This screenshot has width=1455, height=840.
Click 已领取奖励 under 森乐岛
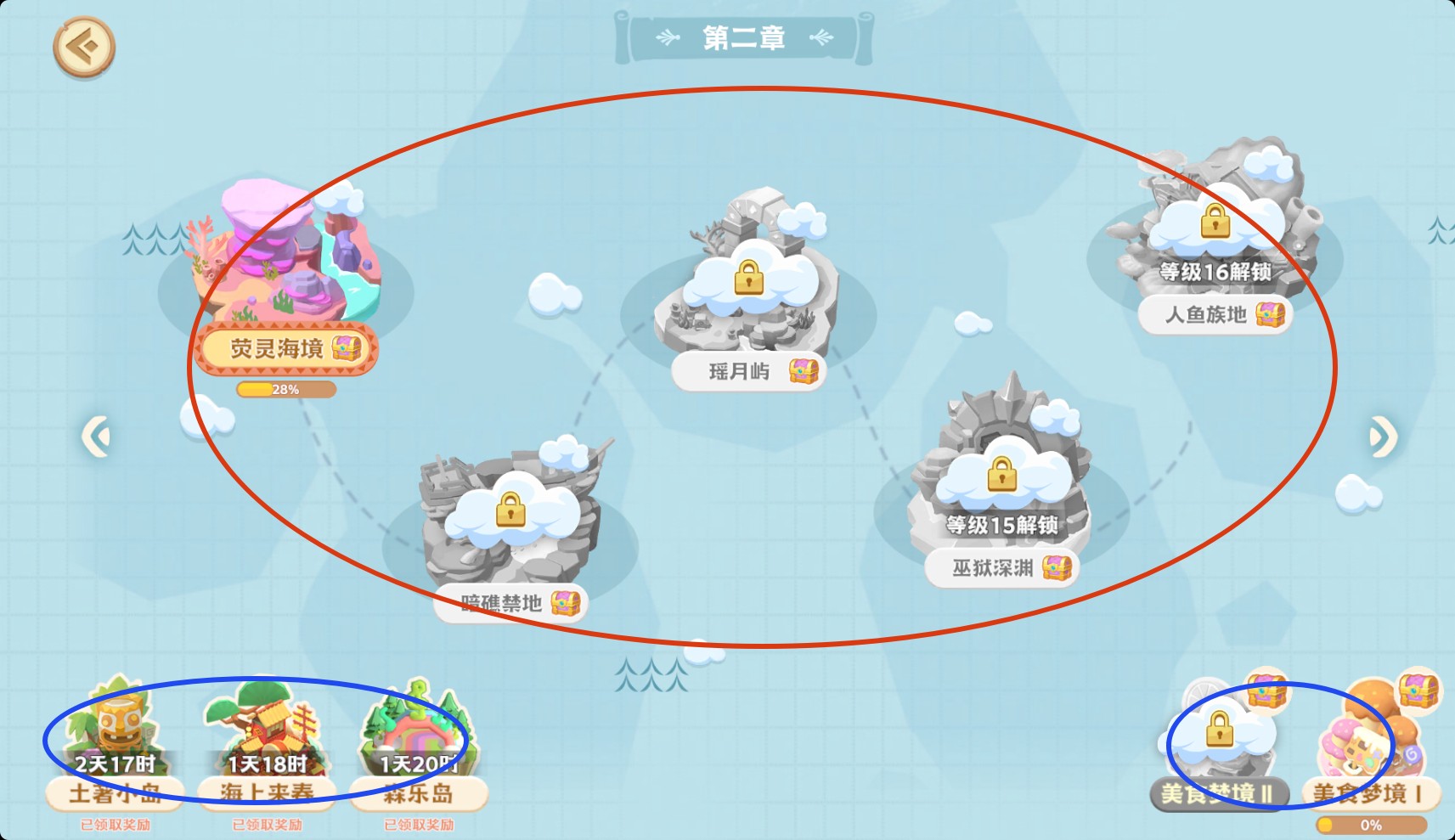[x=420, y=824]
